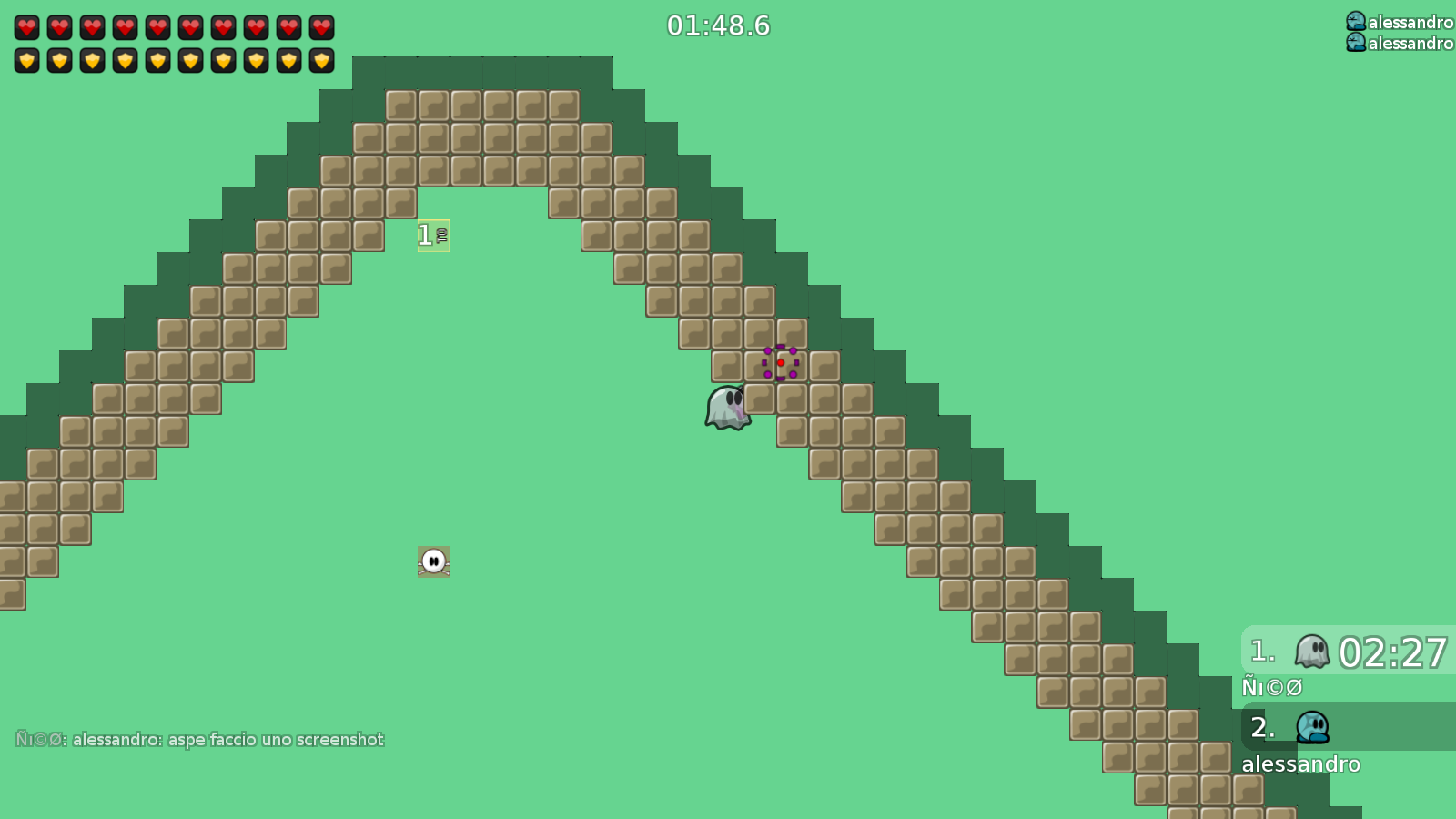Click the first gold shield icon
Image resolution: width=1456 pixels, height=819 pixels.
point(27,61)
